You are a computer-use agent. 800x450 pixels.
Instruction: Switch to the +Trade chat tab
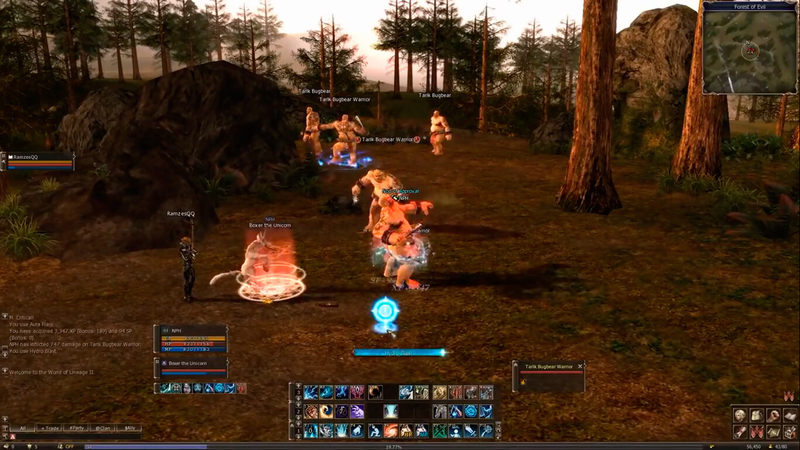pos(49,428)
